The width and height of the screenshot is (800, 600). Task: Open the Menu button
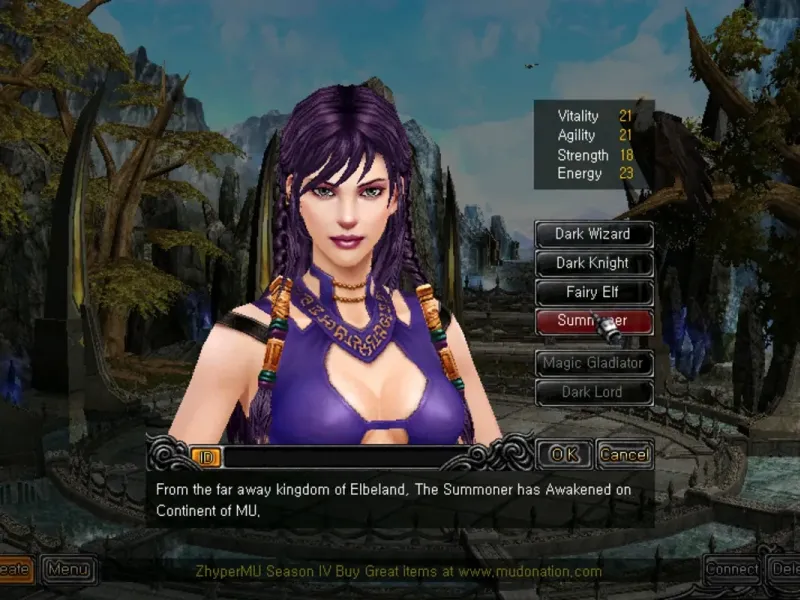[69, 570]
